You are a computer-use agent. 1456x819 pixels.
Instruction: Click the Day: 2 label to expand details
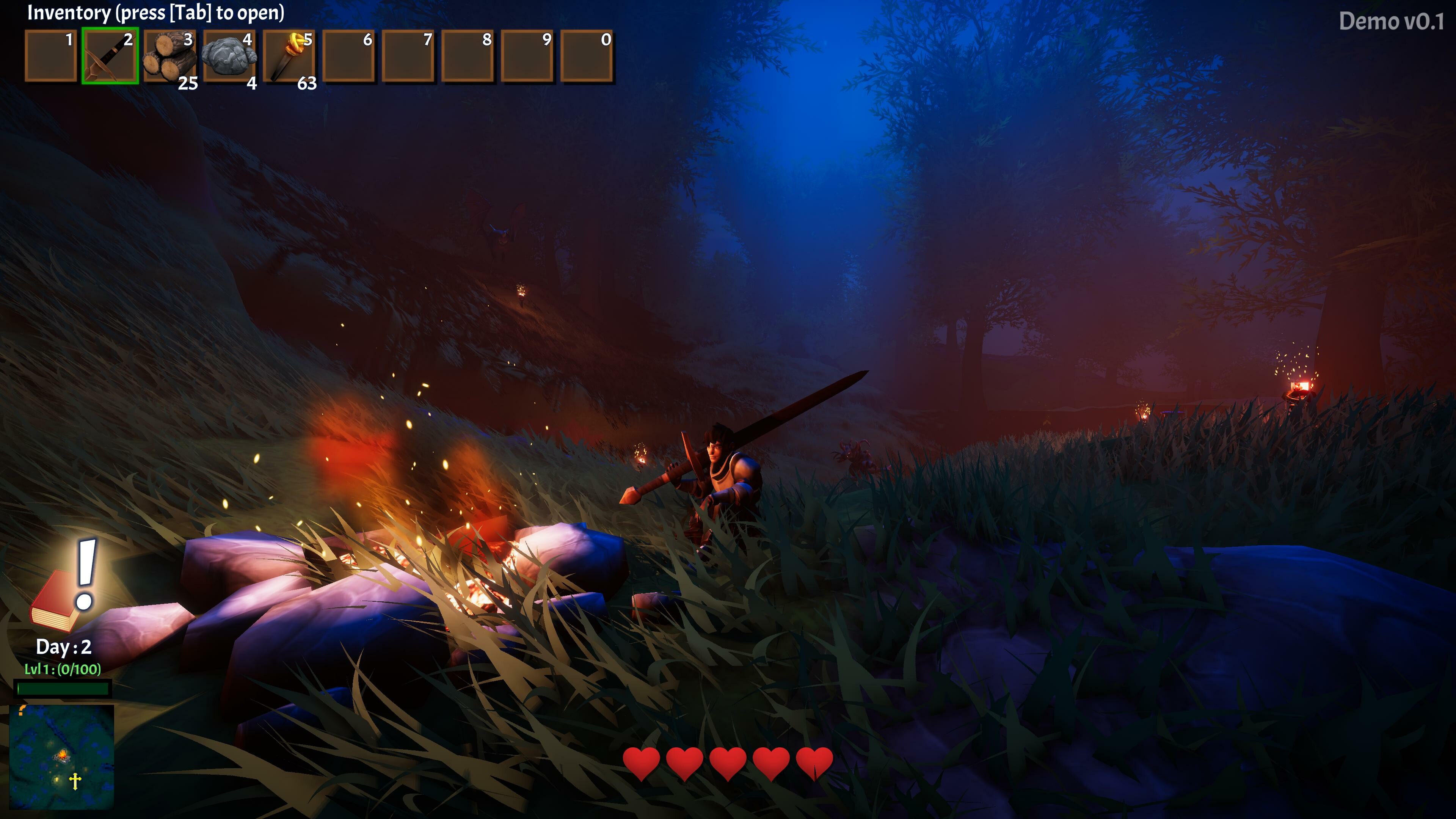pyautogui.click(x=63, y=647)
